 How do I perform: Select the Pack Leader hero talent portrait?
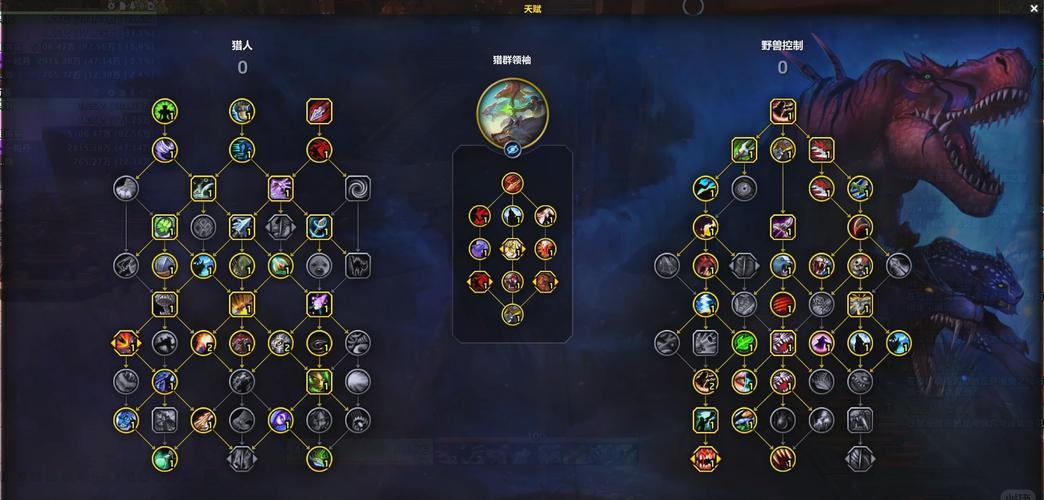point(512,108)
